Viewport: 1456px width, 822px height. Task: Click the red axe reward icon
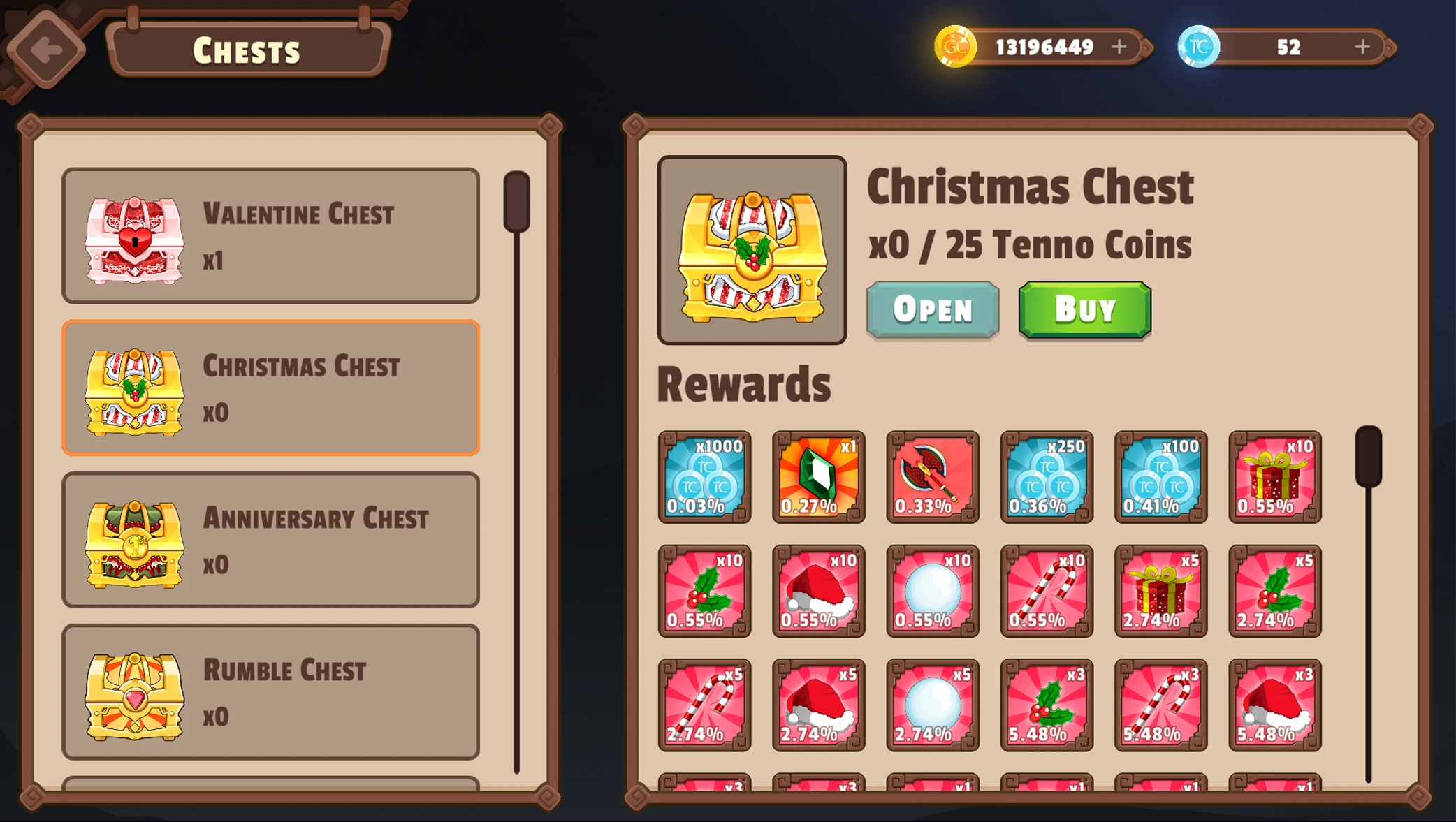(932, 478)
